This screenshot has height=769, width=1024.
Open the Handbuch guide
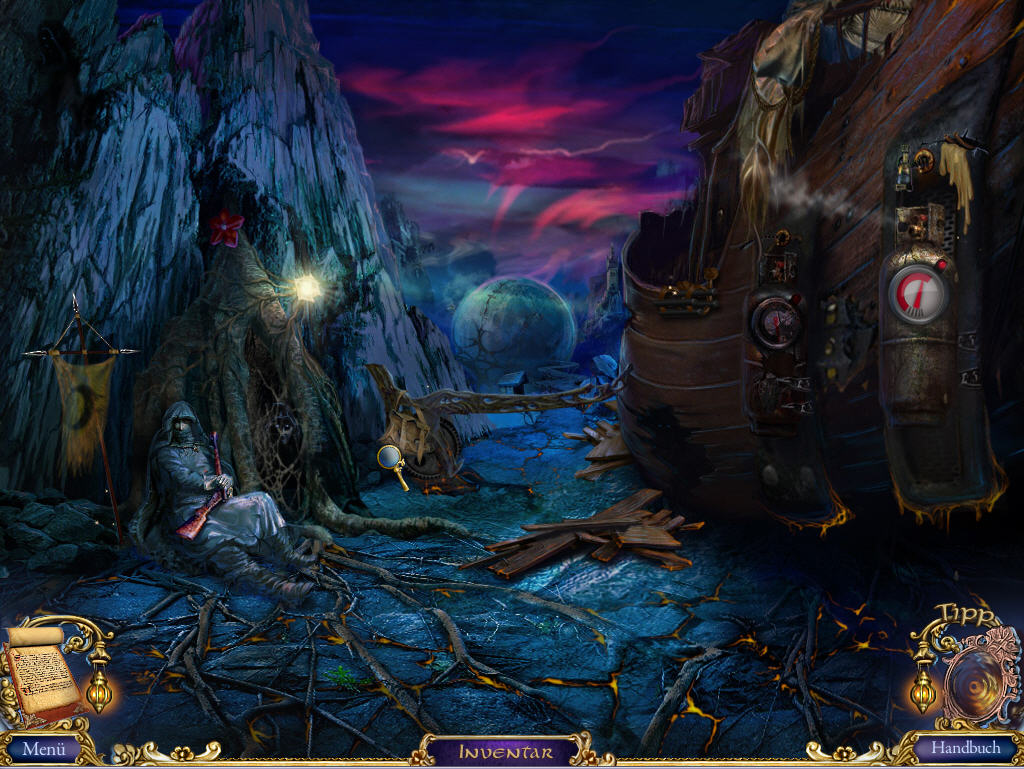pyautogui.click(x=965, y=748)
